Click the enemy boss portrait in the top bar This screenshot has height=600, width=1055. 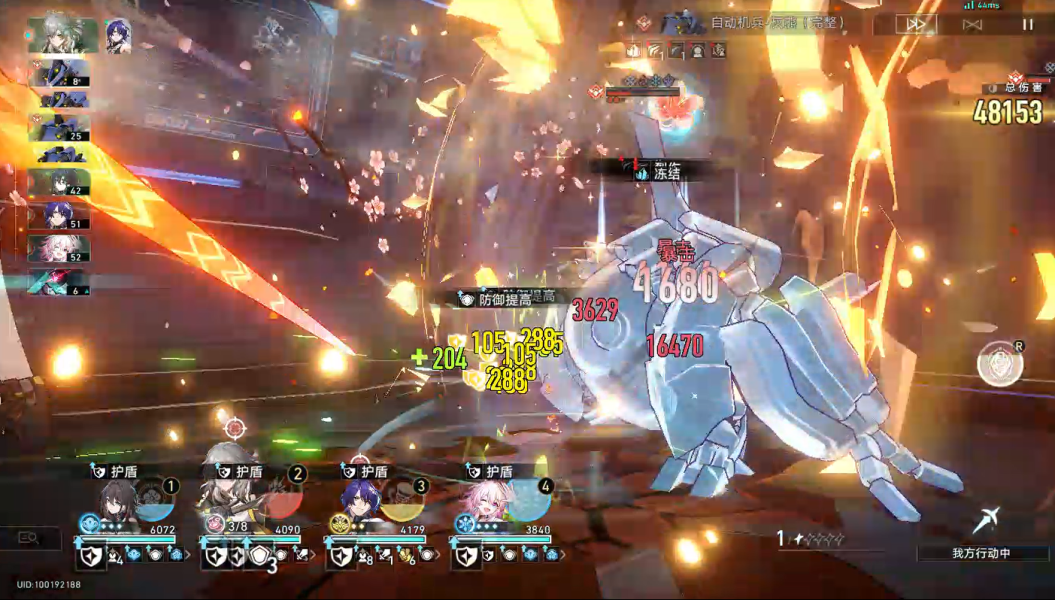683,22
